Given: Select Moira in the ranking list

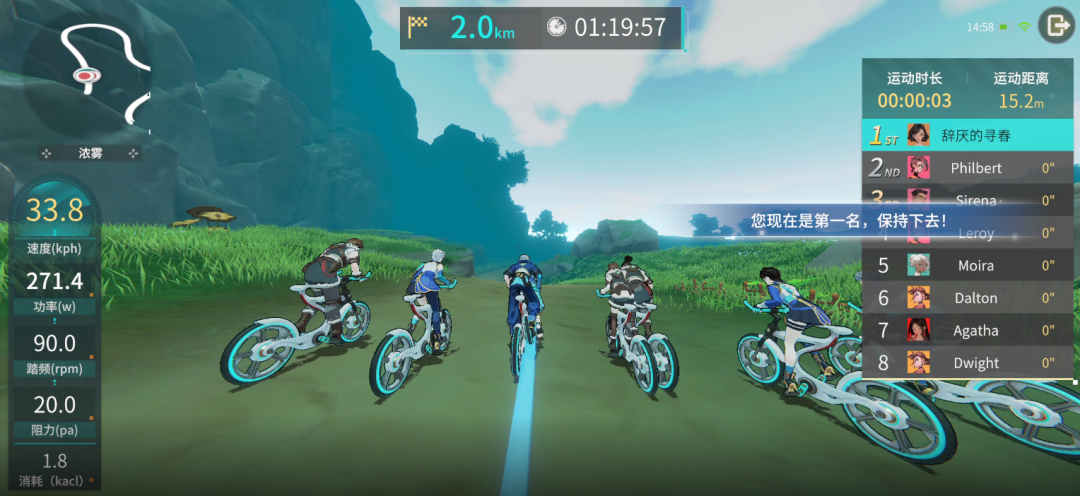Looking at the screenshot, I should [x=967, y=265].
